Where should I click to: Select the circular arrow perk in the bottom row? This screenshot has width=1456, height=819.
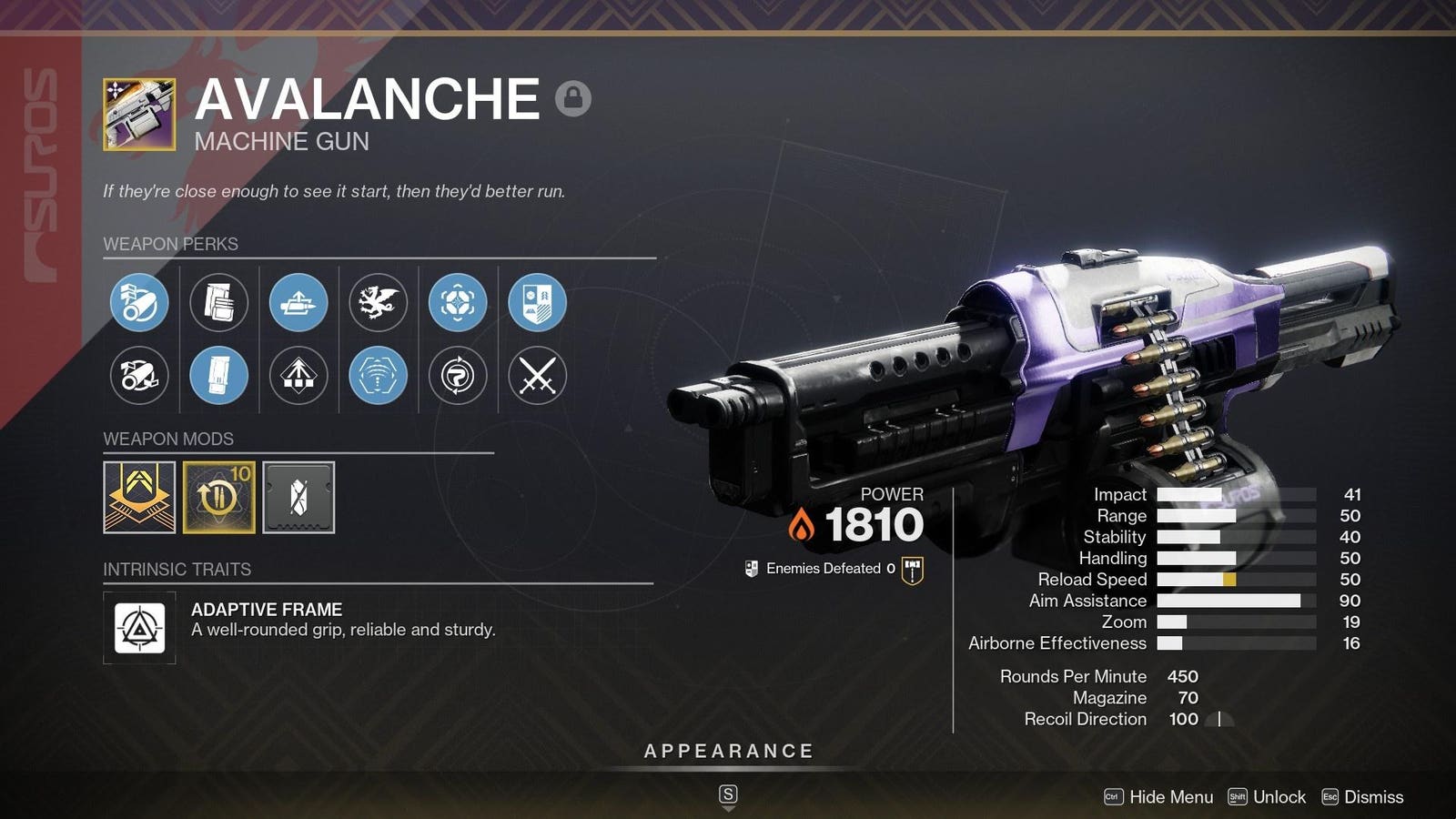[x=458, y=376]
